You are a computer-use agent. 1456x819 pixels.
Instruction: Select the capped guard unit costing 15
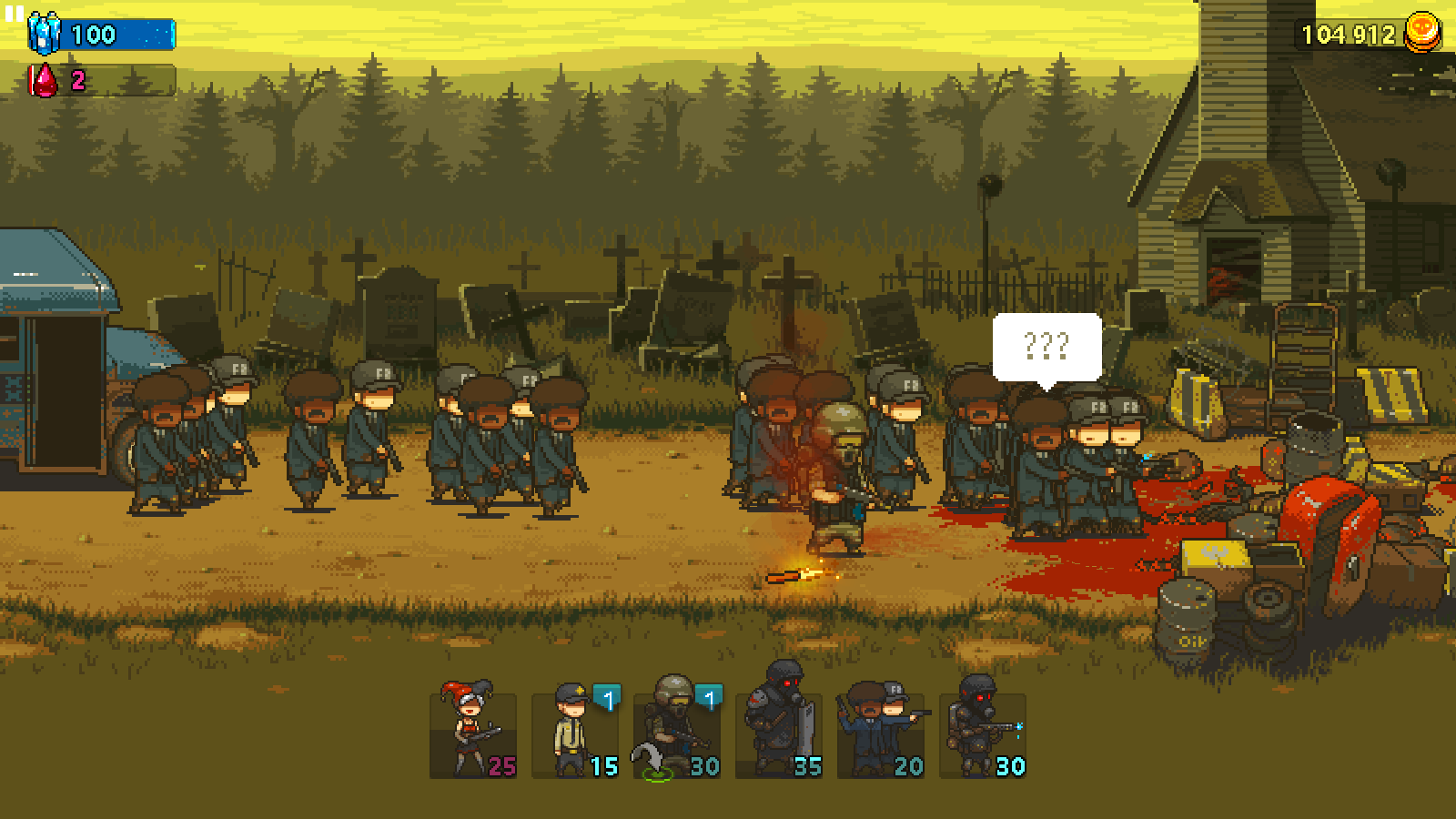[x=575, y=733]
